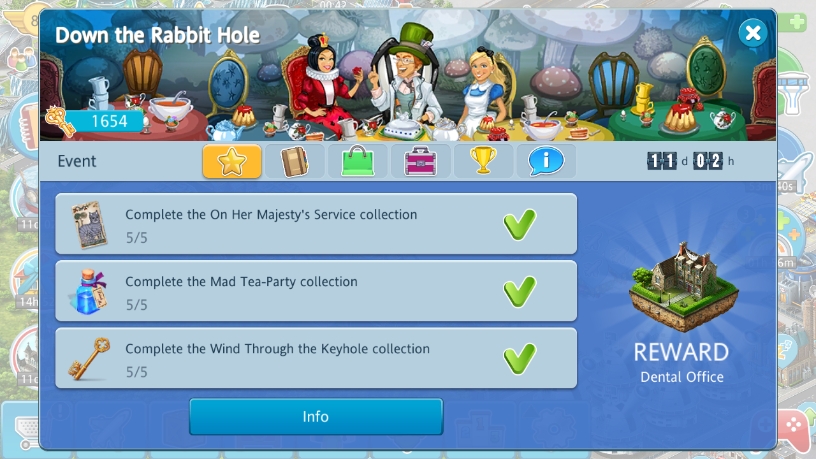Image resolution: width=816 pixels, height=459 pixels.
Task: Show the gold trophy tab
Action: [483, 161]
